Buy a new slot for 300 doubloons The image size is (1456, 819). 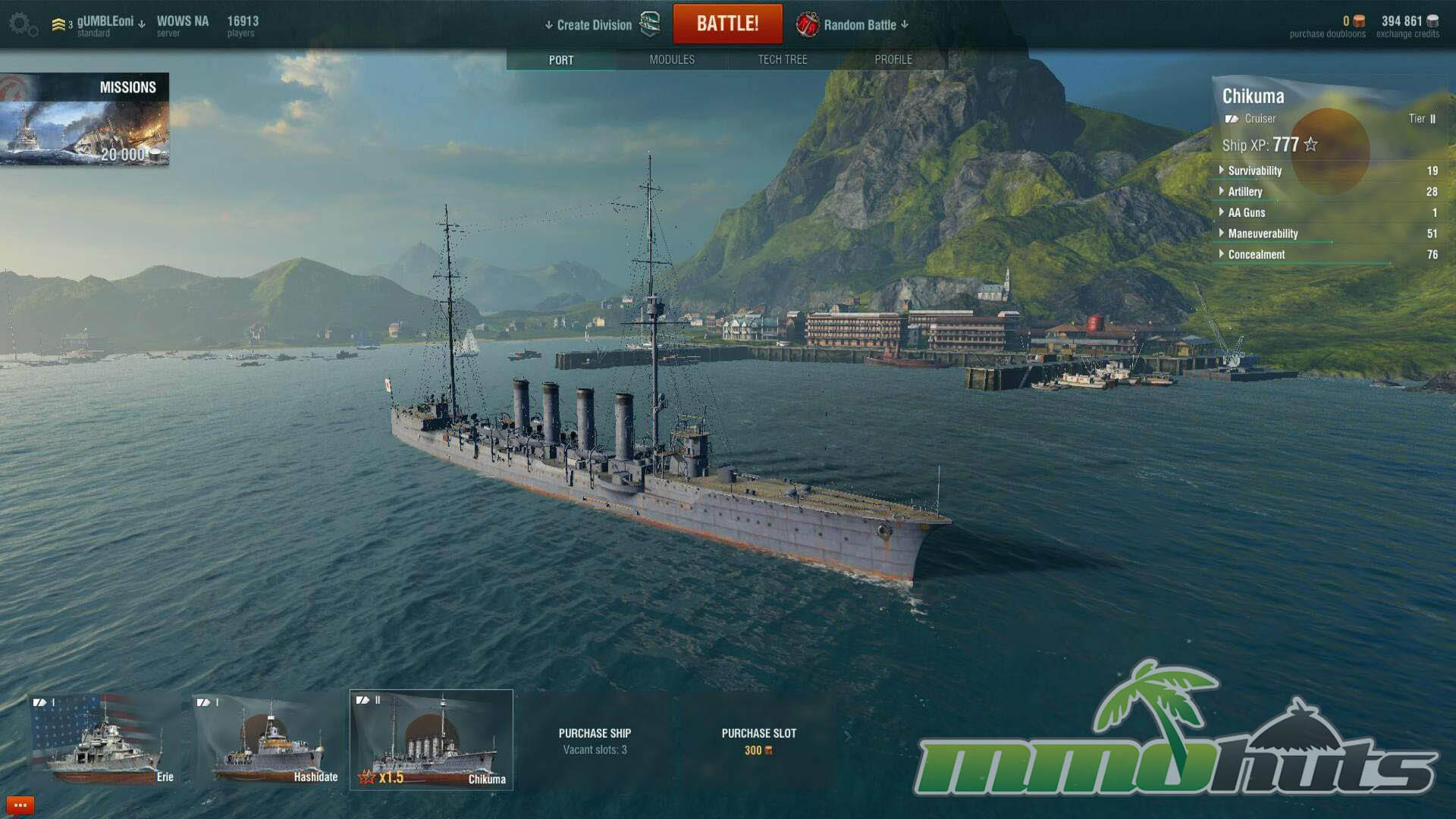click(x=758, y=741)
